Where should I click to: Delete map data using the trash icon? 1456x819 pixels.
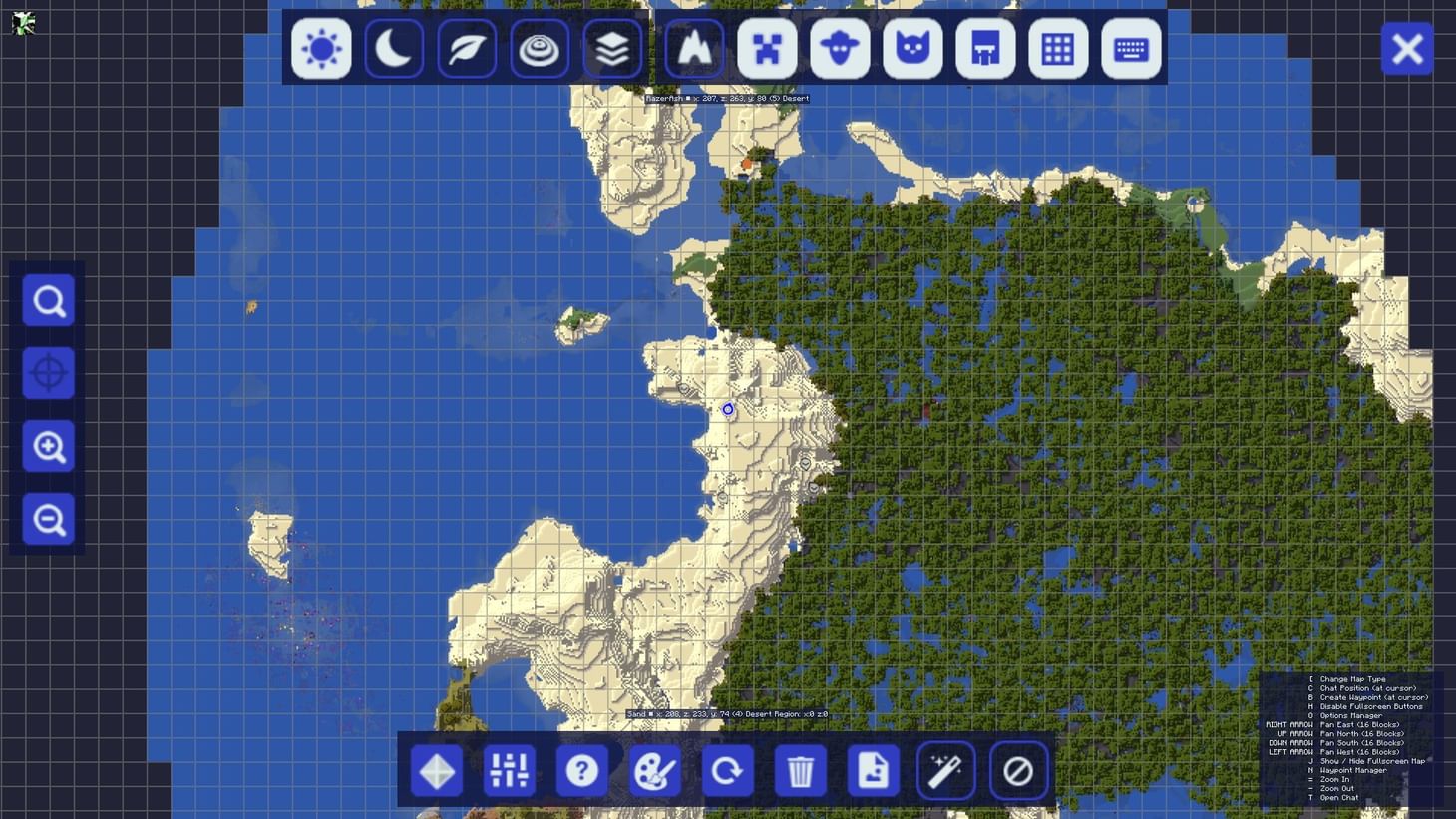pos(800,770)
